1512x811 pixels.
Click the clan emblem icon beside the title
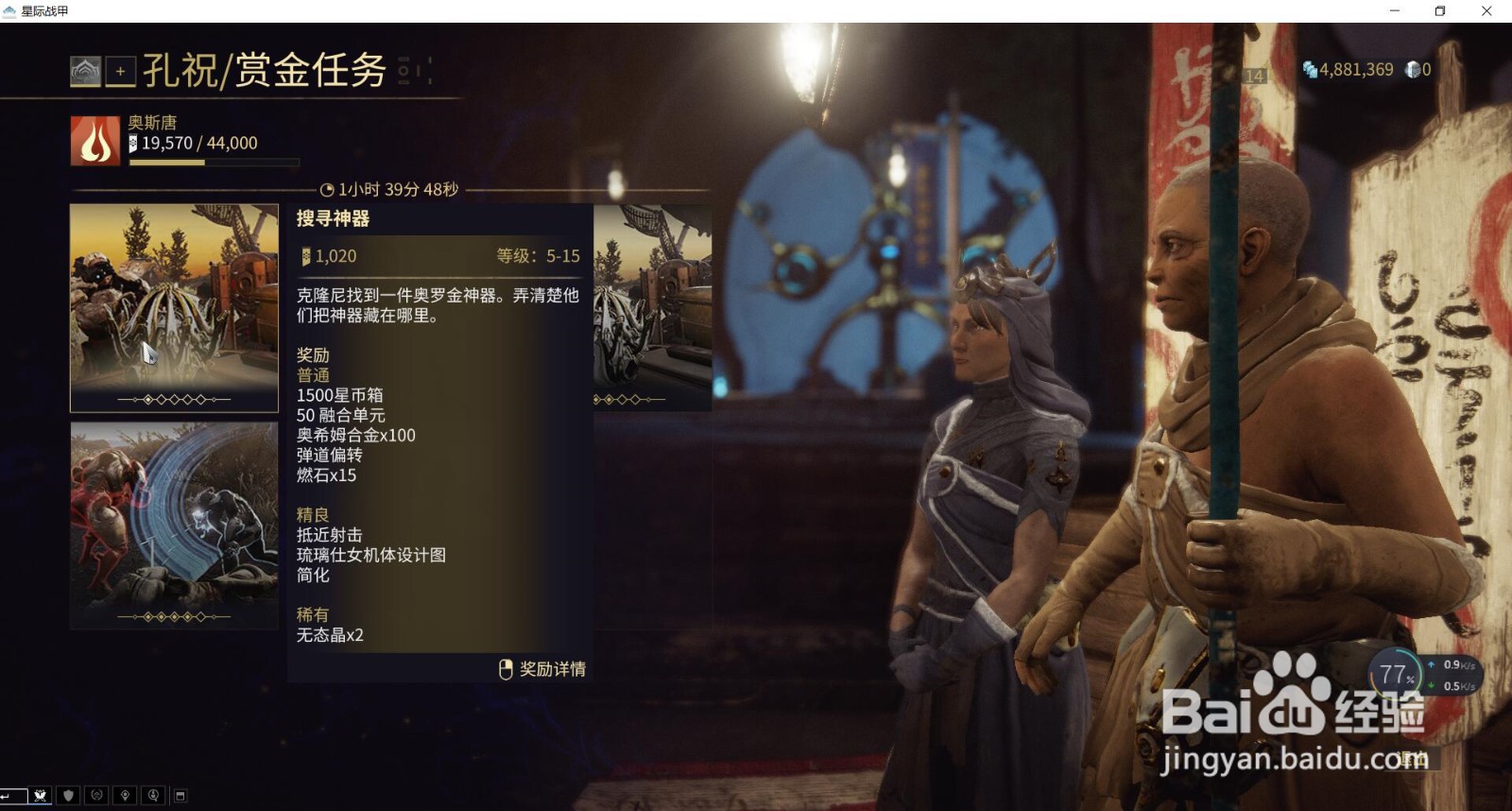[85, 69]
